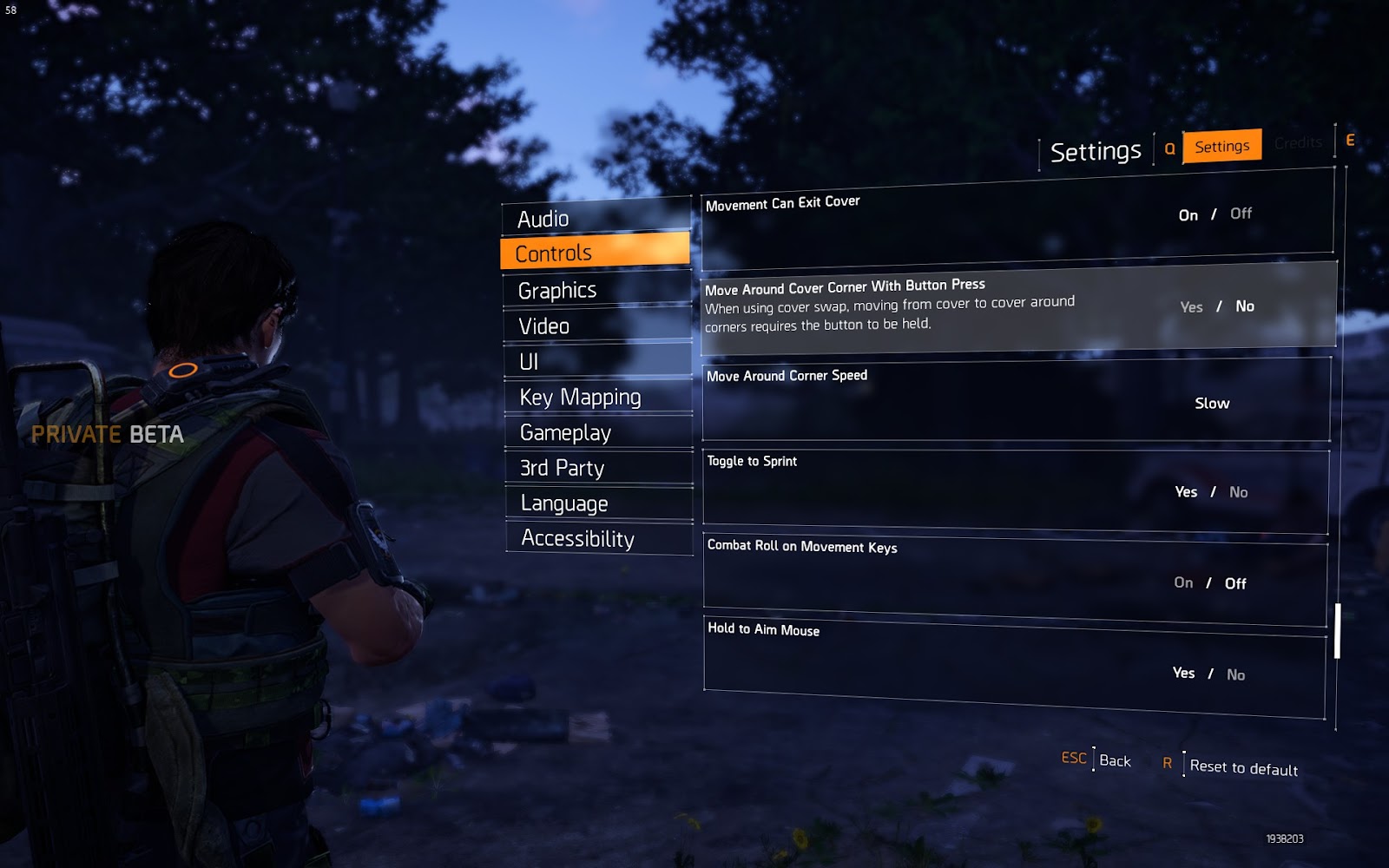Click the orange Settings tab

(x=1221, y=146)
